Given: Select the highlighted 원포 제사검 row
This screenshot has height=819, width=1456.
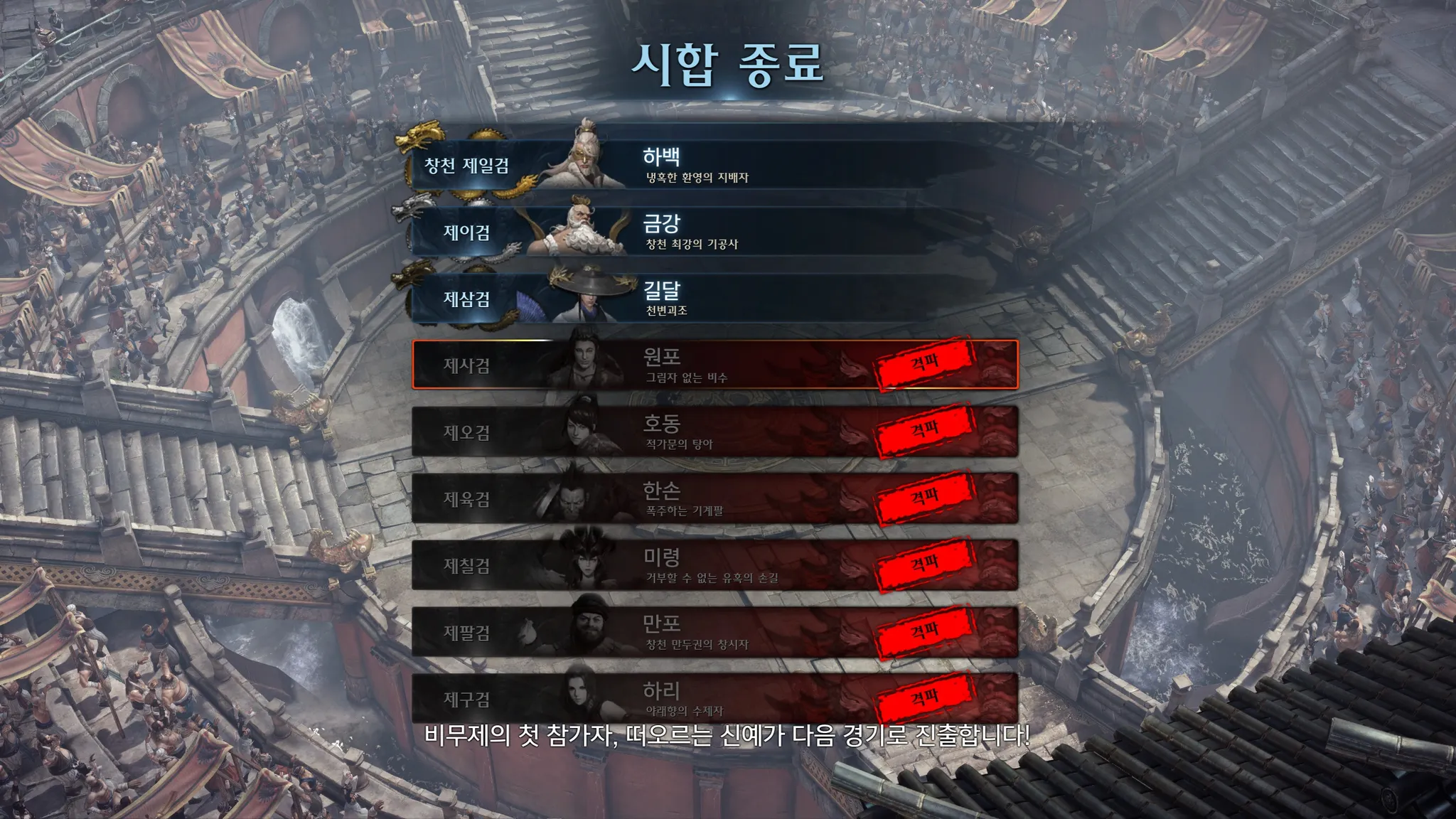Looking at the screenshot, I should point(714,365).
